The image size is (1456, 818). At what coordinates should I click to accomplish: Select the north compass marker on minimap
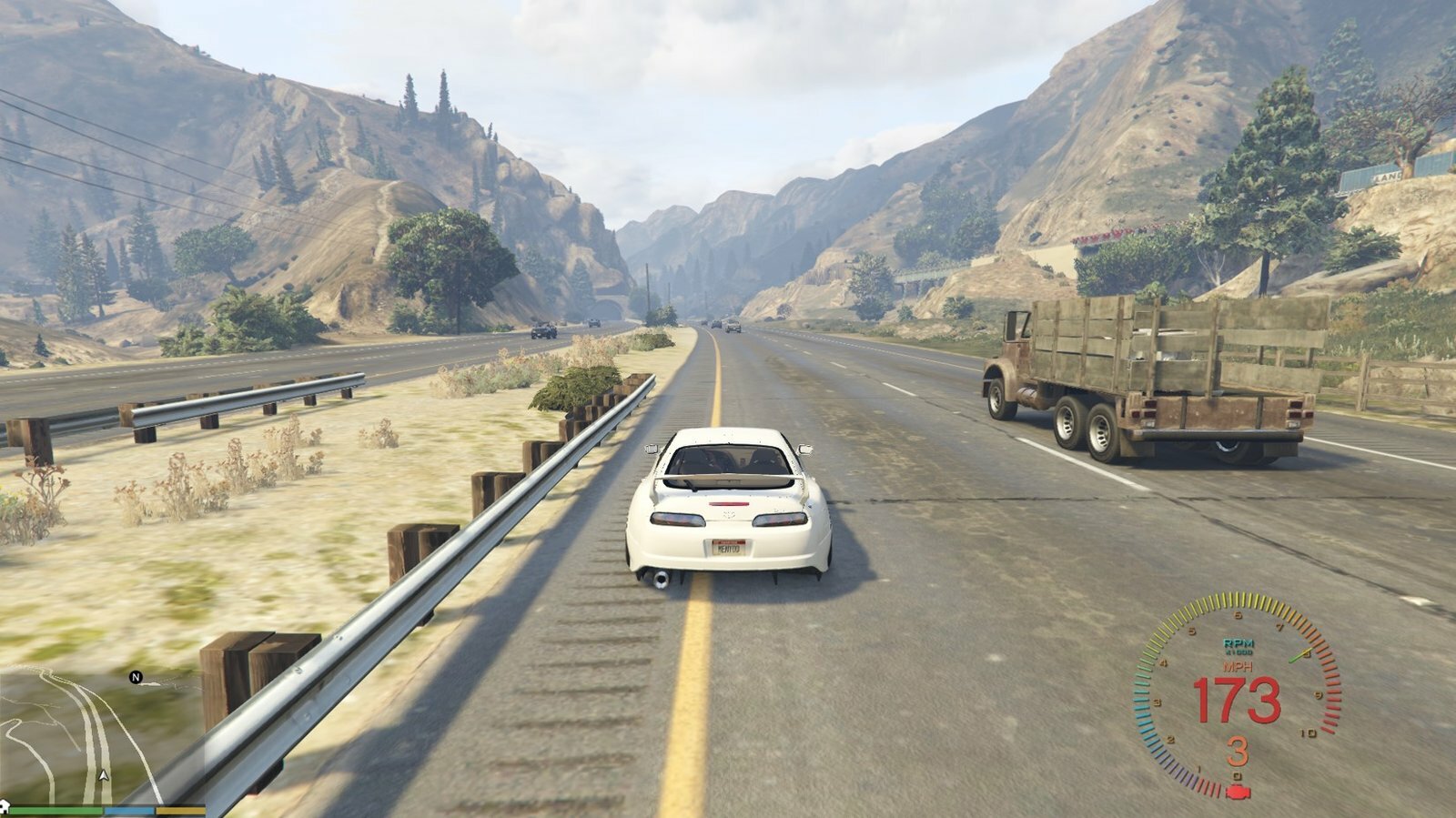pos(136,677)
